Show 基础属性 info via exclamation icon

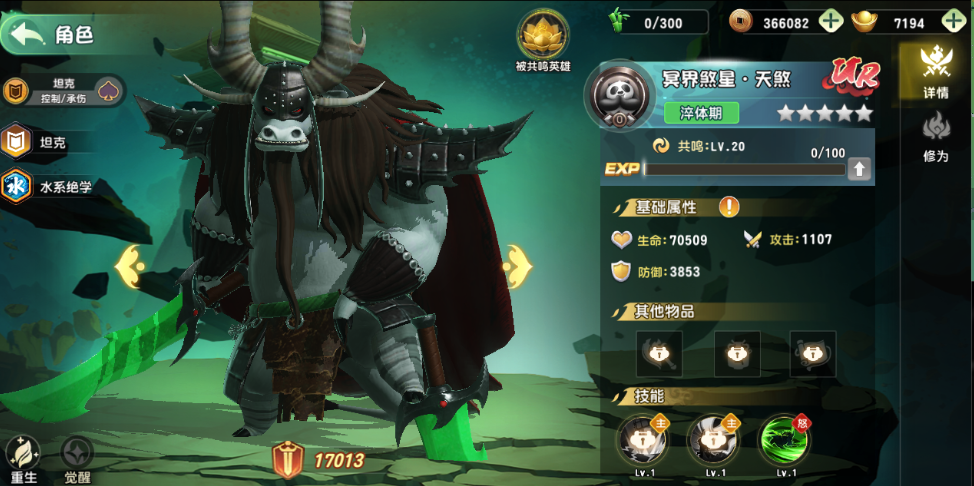point(730,207)
